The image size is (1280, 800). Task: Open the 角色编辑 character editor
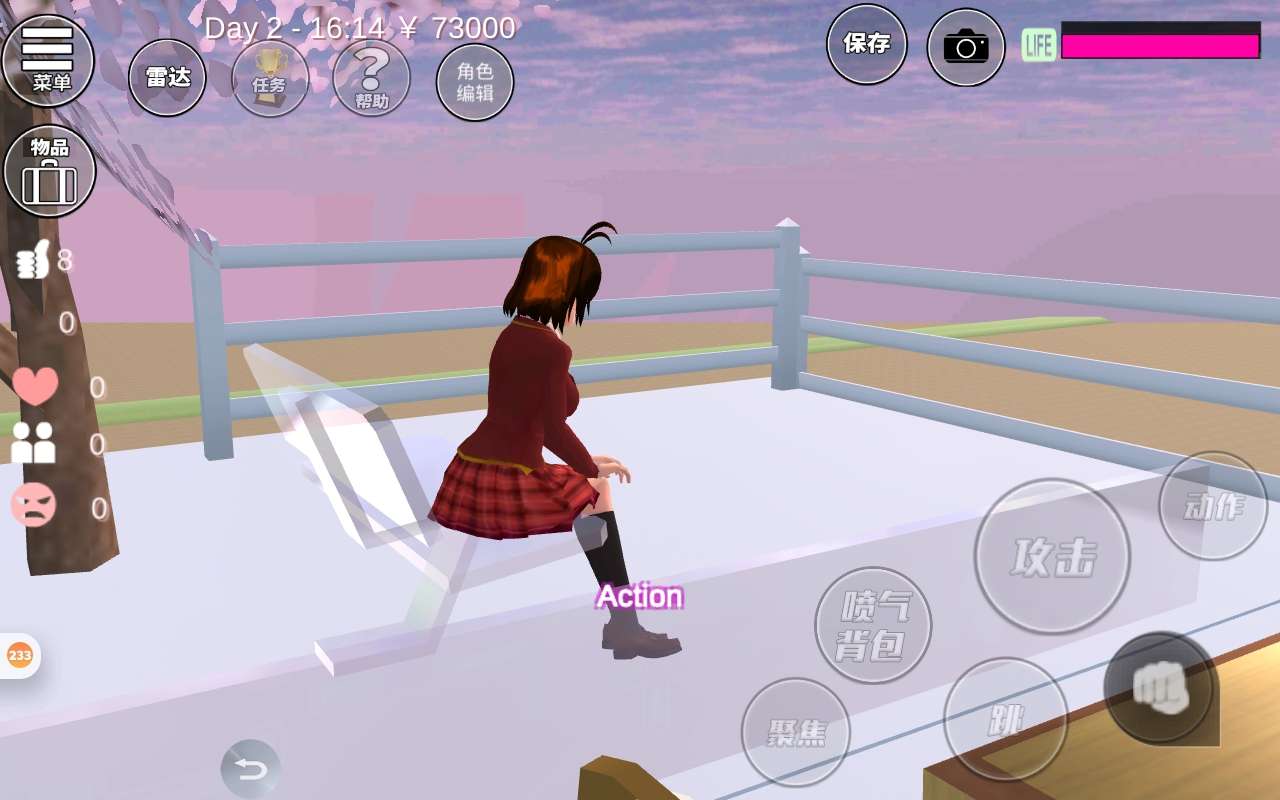[475, 82]
